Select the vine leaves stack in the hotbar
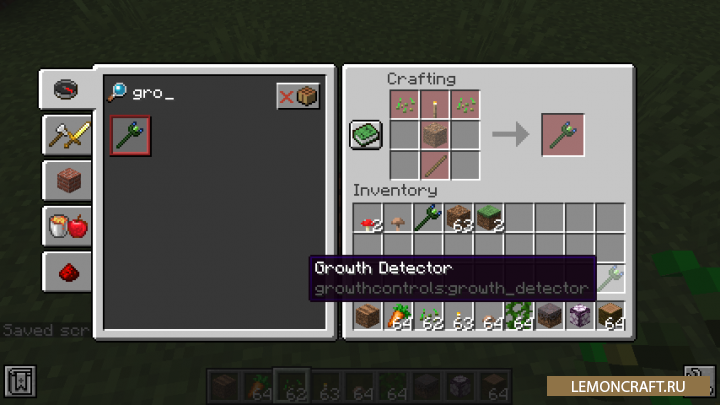 [519, 317]
